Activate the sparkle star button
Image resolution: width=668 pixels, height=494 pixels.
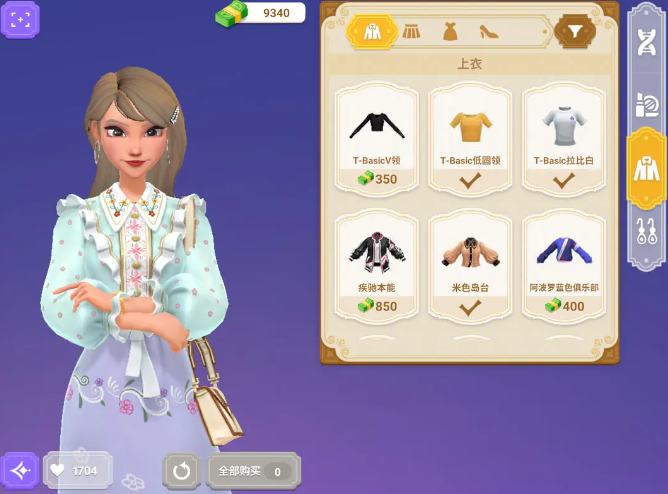point(20,470)
